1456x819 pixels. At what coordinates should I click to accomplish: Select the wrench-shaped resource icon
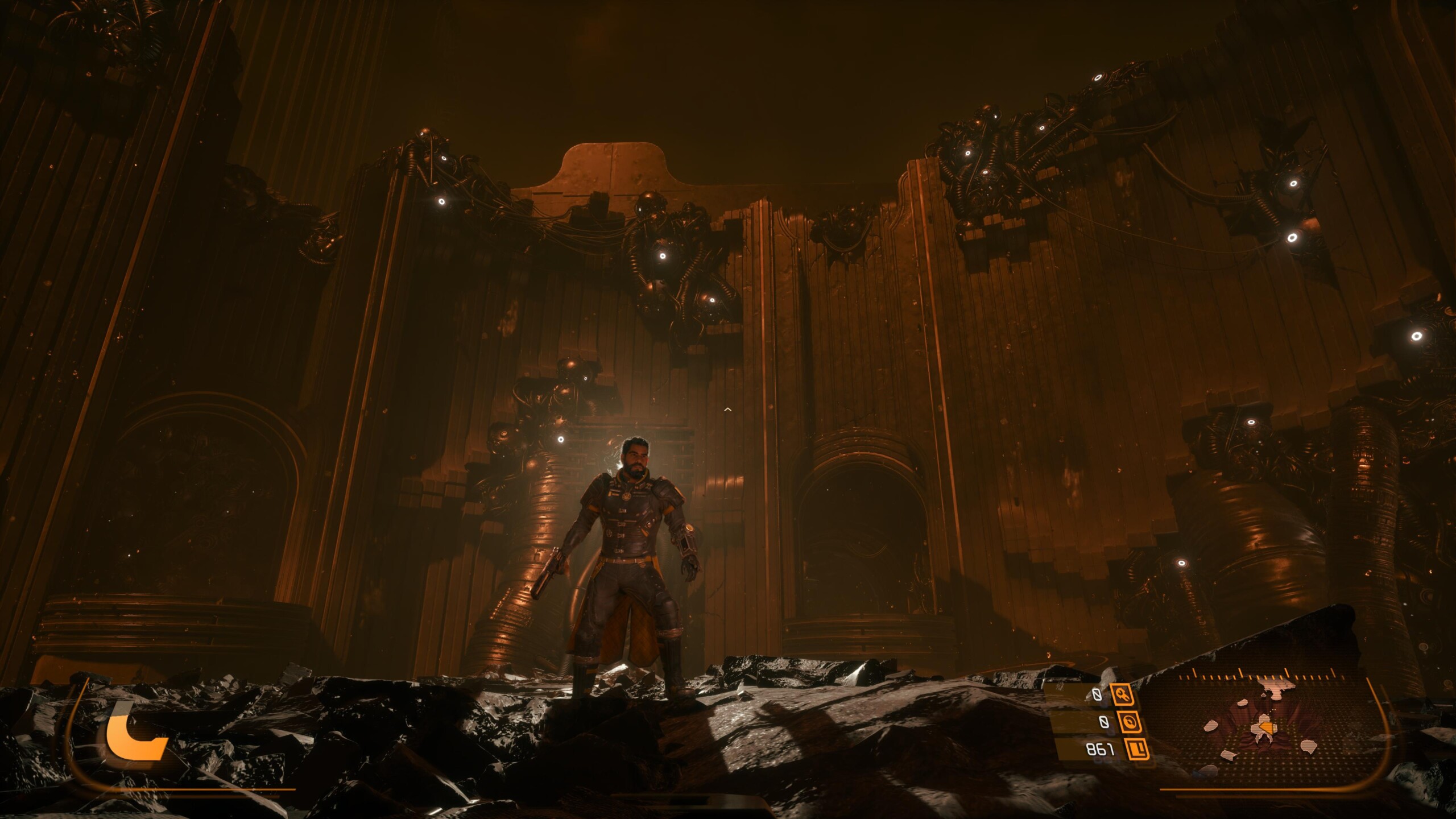1122,694
